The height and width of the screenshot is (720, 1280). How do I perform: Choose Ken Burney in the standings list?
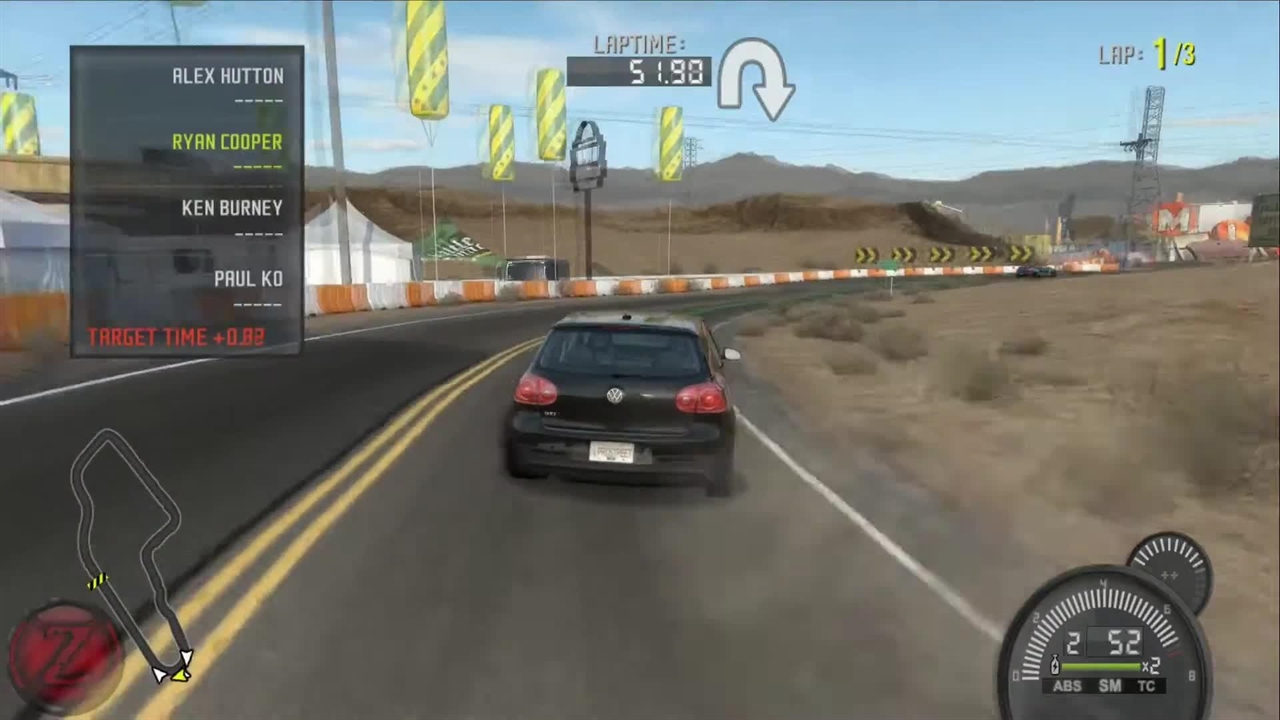(232, 208)
